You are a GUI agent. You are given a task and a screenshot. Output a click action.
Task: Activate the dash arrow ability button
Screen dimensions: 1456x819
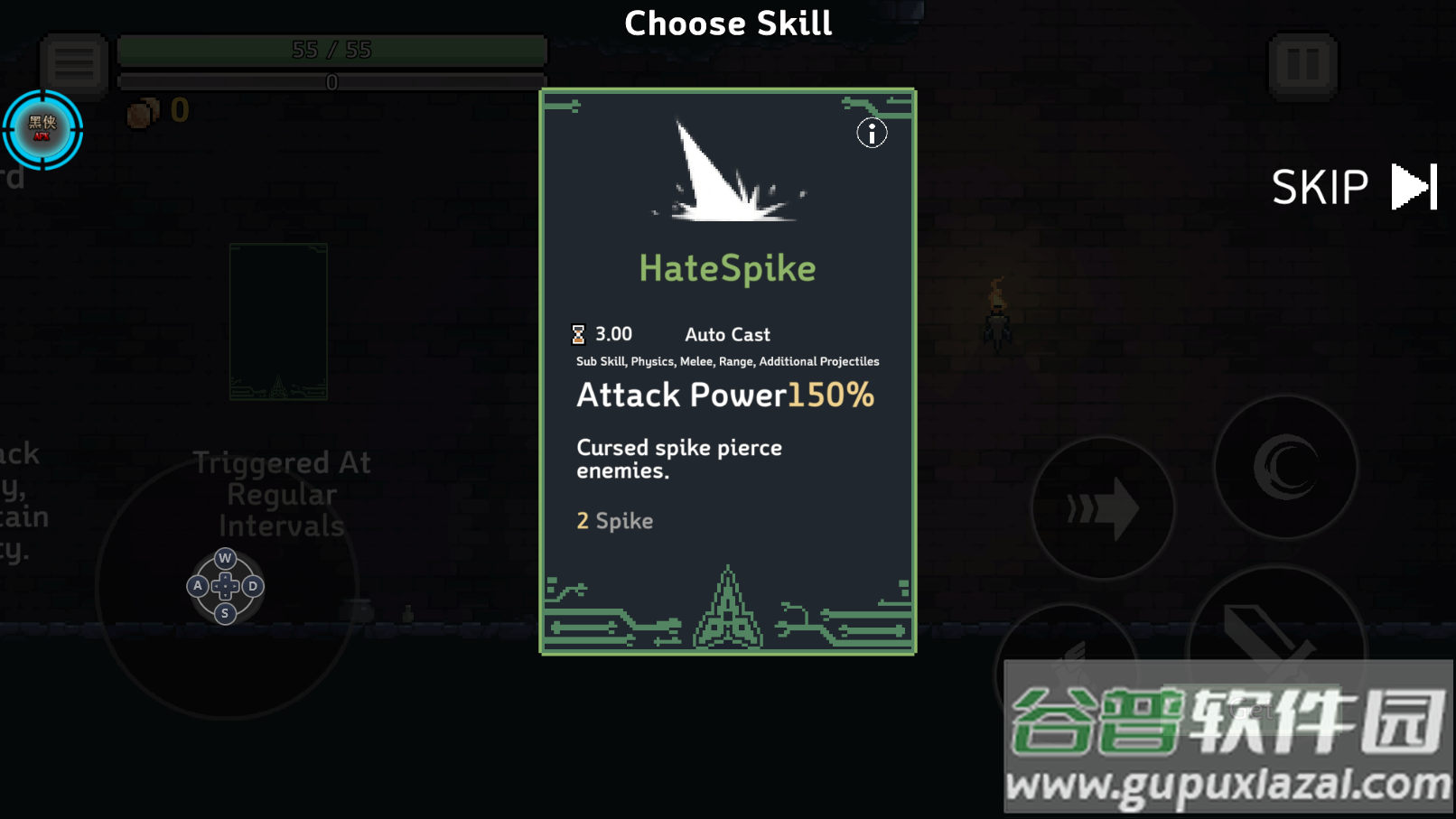pyautogui.click(x=1103, y=508)
